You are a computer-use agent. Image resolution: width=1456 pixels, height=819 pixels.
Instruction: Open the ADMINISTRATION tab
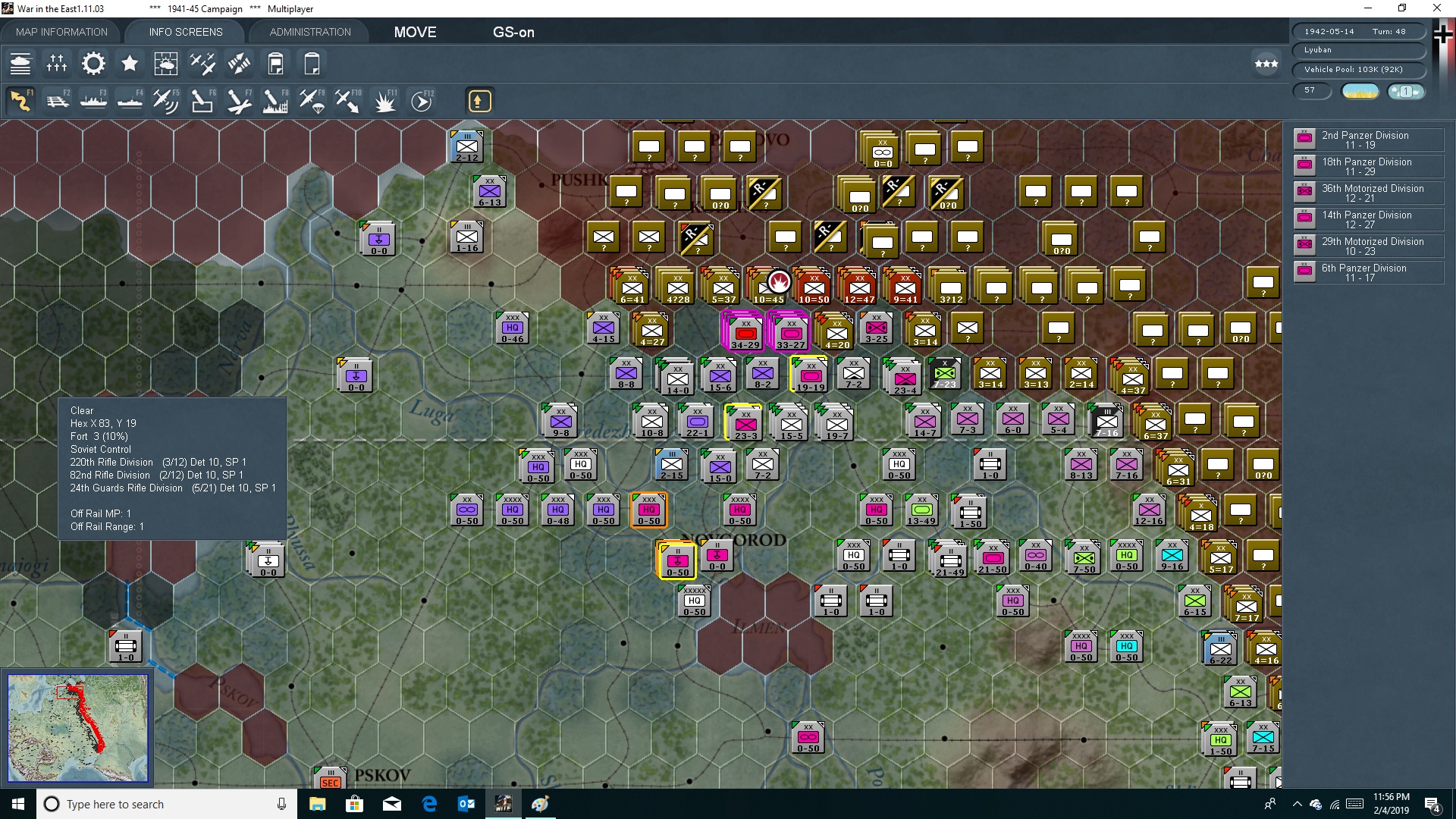point(309,32)
